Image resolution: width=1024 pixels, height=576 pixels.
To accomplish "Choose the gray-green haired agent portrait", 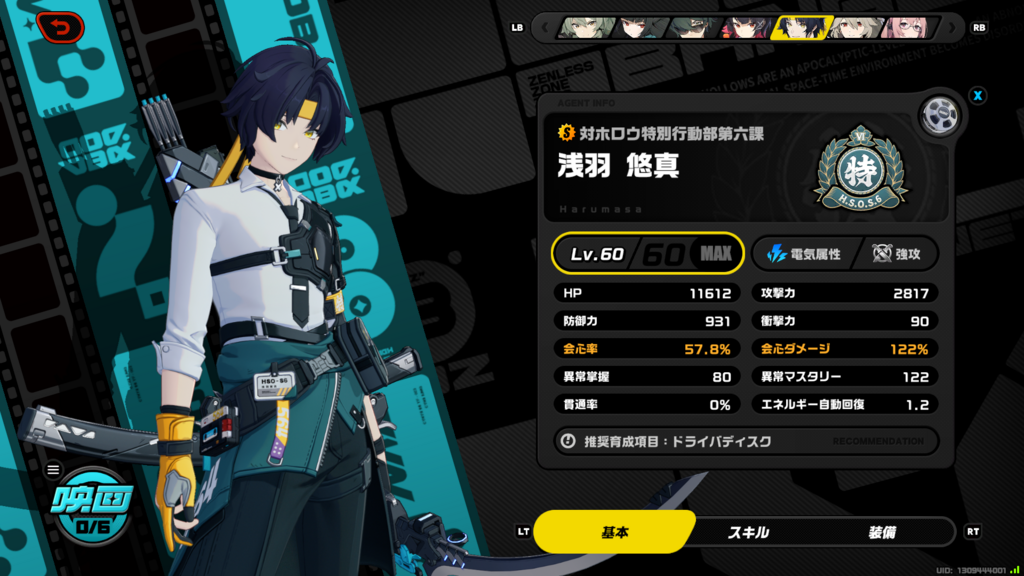I will 585,27.
